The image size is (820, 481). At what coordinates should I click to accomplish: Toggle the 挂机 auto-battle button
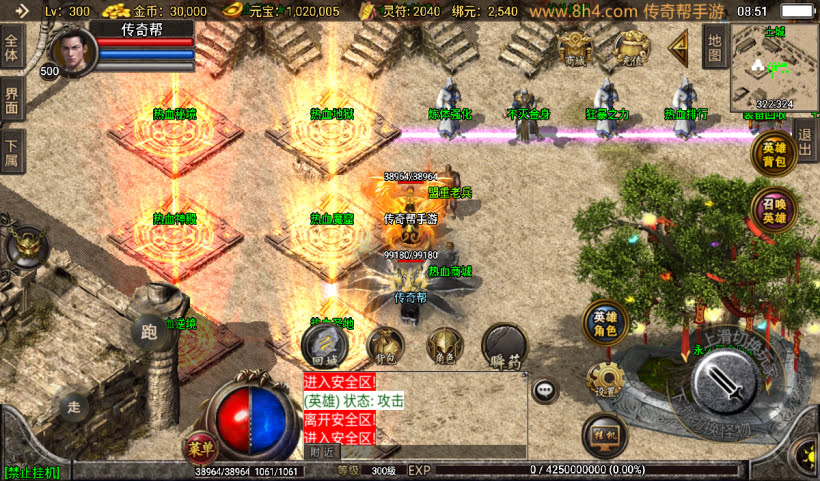tap(605, 436)
